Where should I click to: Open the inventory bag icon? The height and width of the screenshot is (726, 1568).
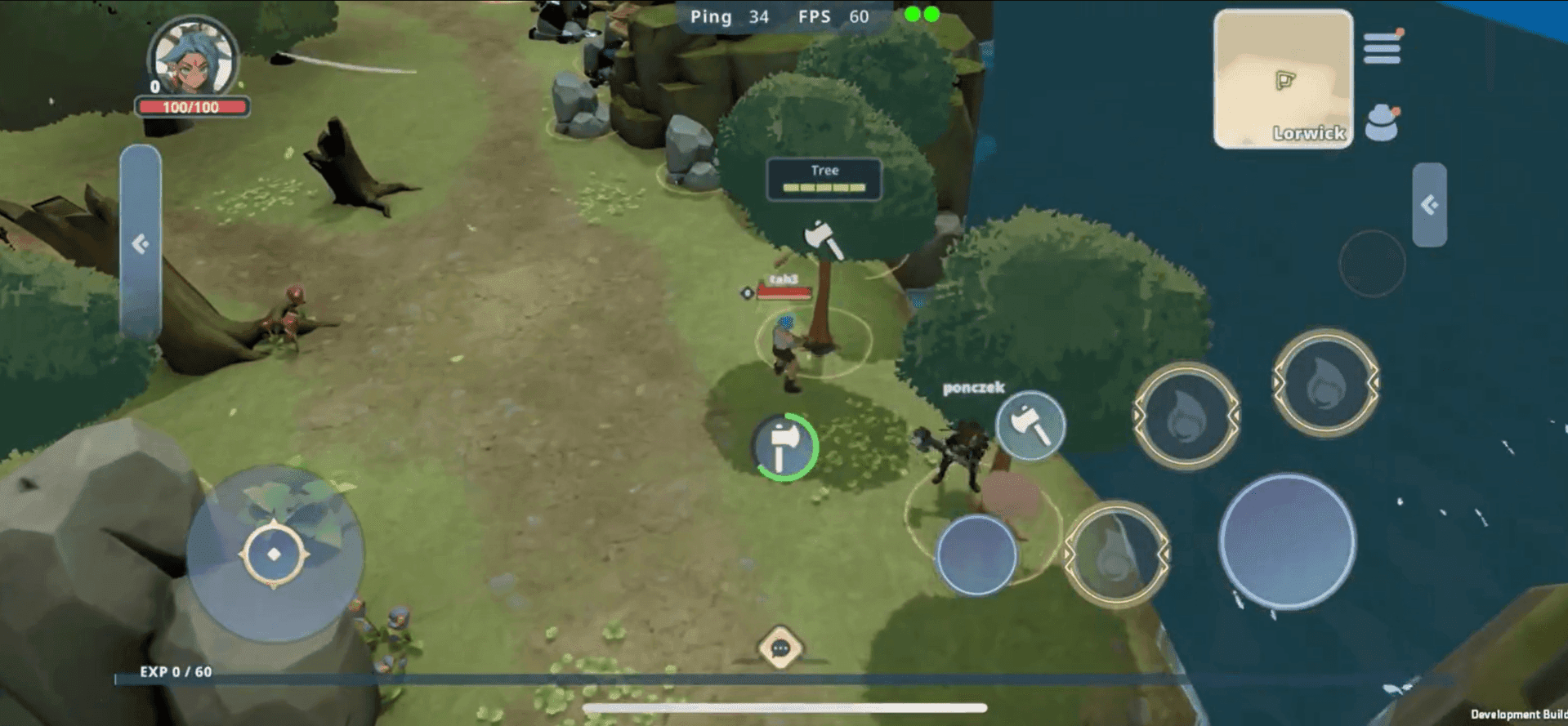[1381, 120]
